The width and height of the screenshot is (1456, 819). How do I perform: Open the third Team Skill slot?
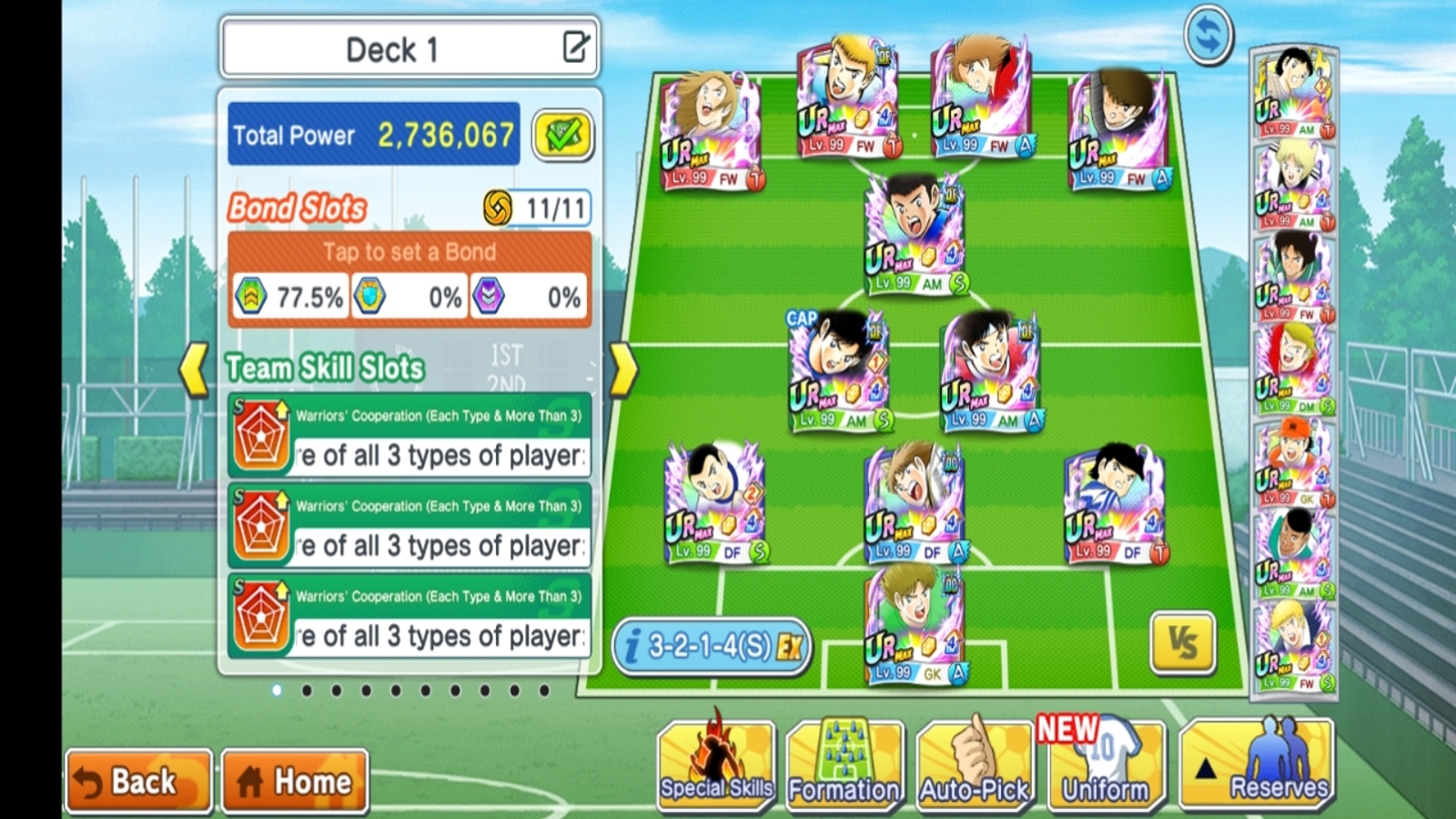pyautogui.click(x=409, y=616)
